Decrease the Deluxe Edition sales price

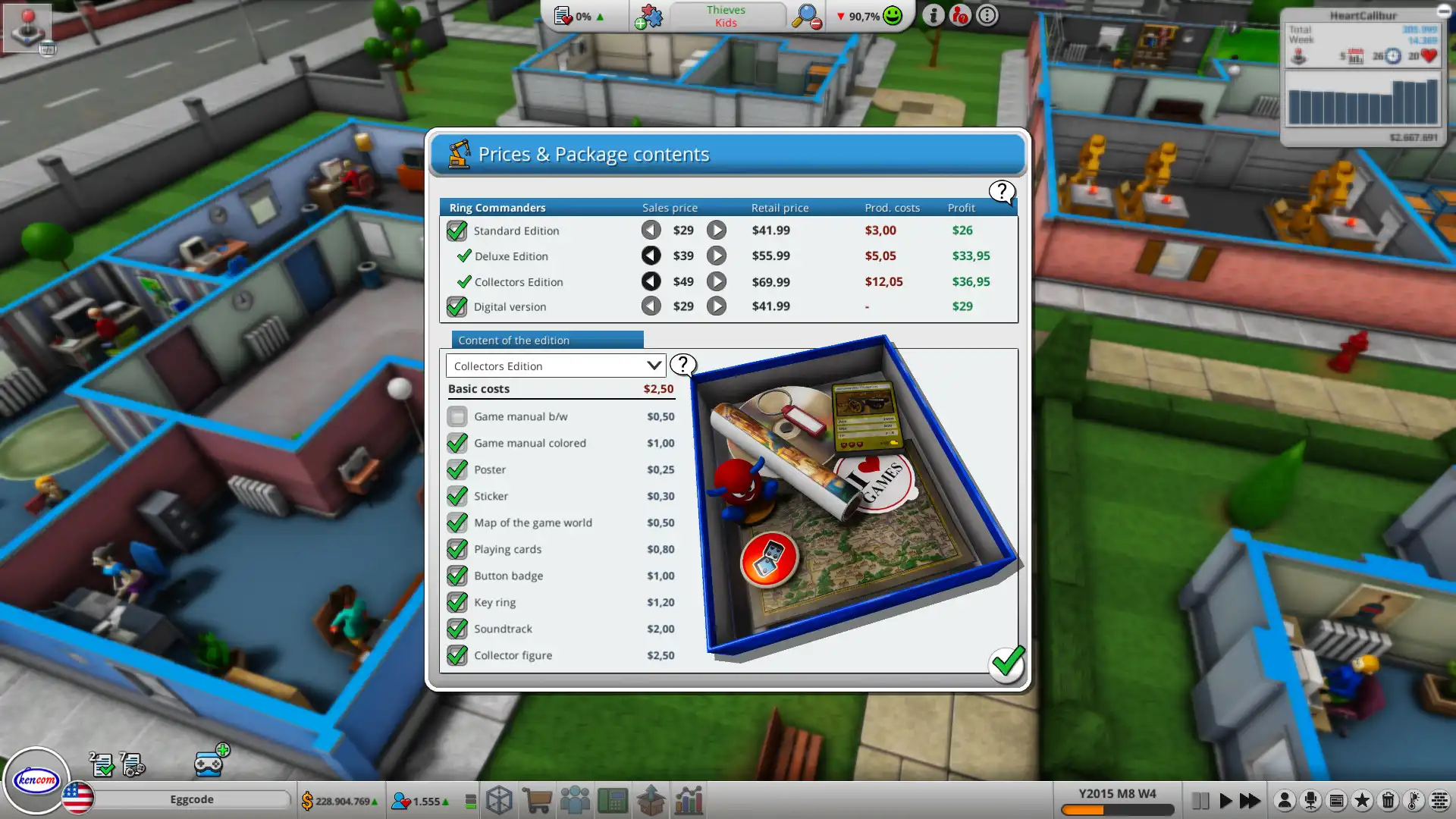pos(651,256)
